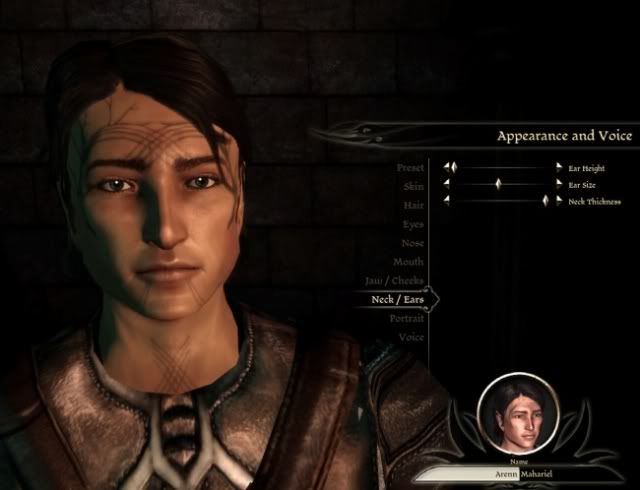Image resolution: width=640 pixels, height=490 pixels.
Task: Click the Neck Thickness slider handle
Action: (x=547, y=201)
